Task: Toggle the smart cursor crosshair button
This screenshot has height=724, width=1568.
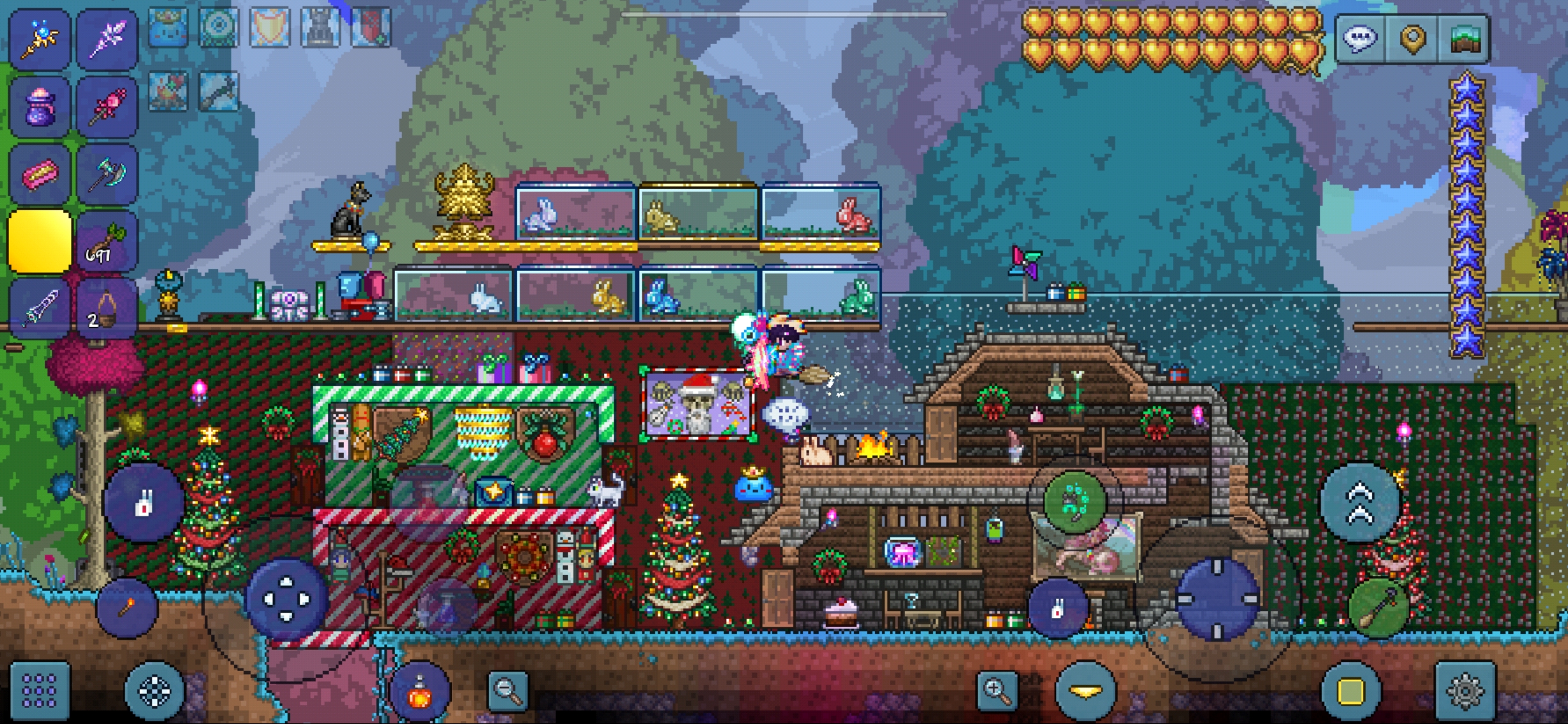Action: [x=155, y=691]
